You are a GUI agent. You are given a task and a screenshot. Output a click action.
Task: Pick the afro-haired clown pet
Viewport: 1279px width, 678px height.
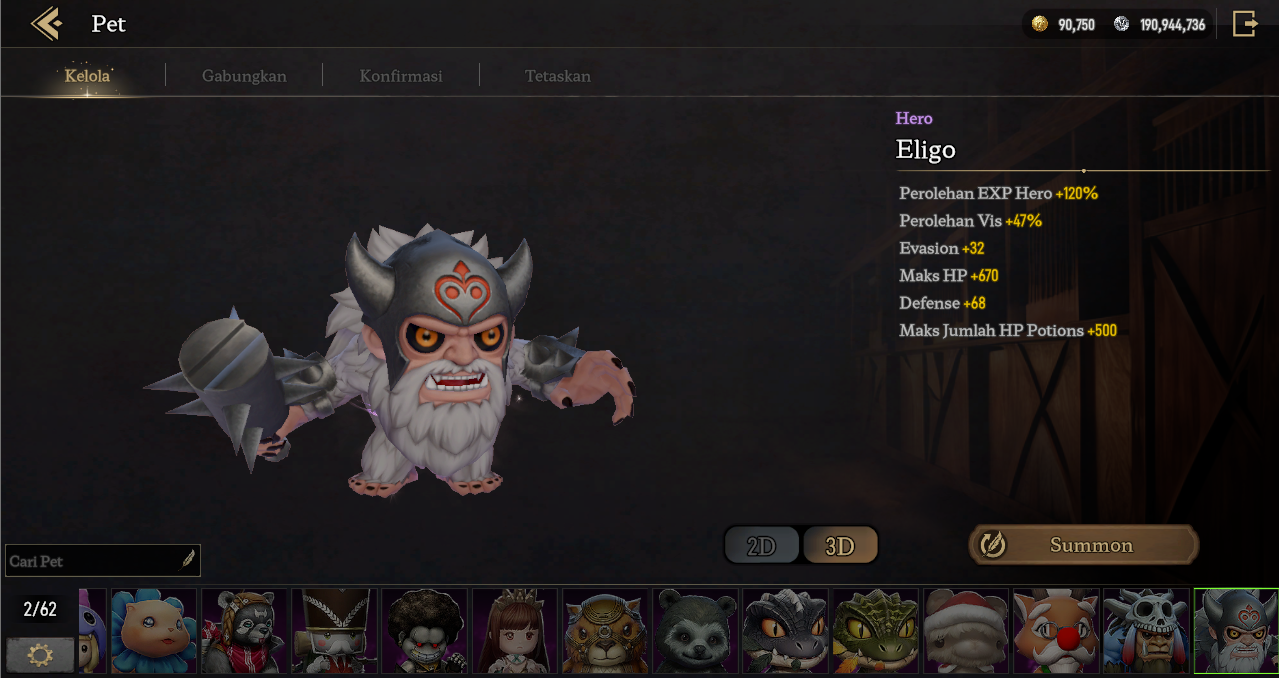(425, 631)
